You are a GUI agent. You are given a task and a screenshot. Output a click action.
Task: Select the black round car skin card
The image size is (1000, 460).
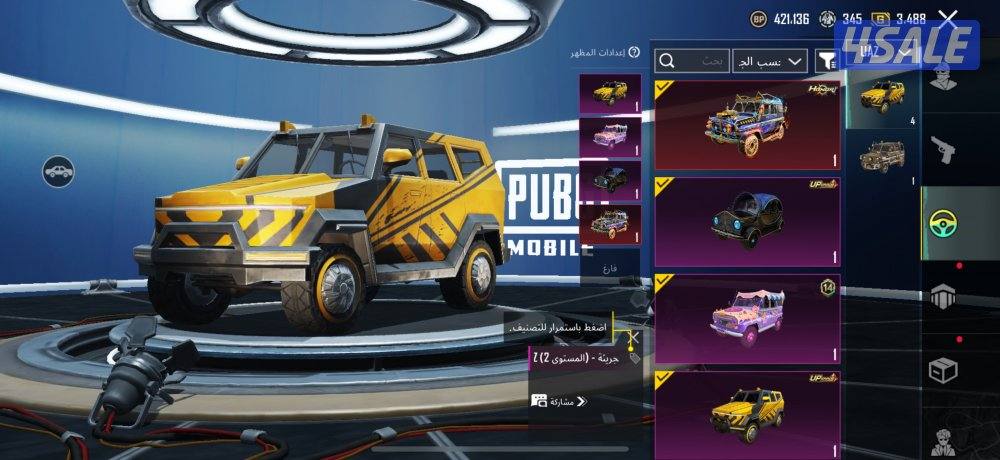pyautogui.click(x=747, y=222)
